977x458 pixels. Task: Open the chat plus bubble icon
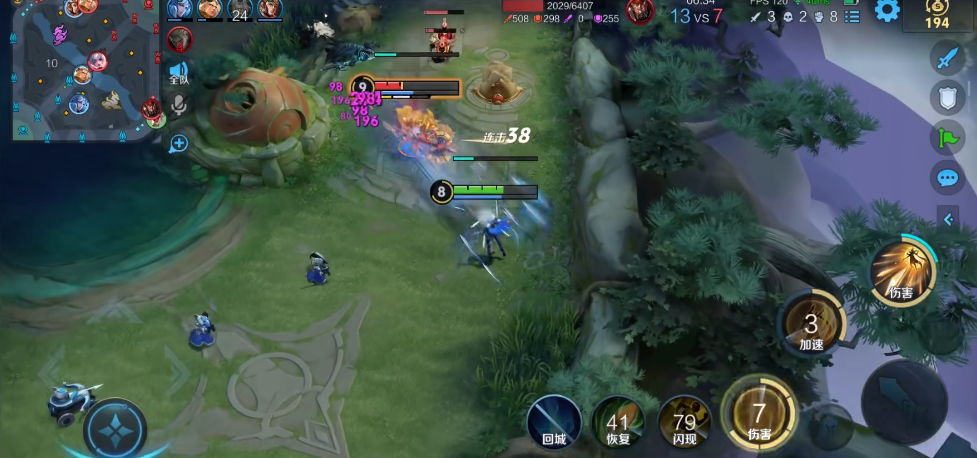179,143
